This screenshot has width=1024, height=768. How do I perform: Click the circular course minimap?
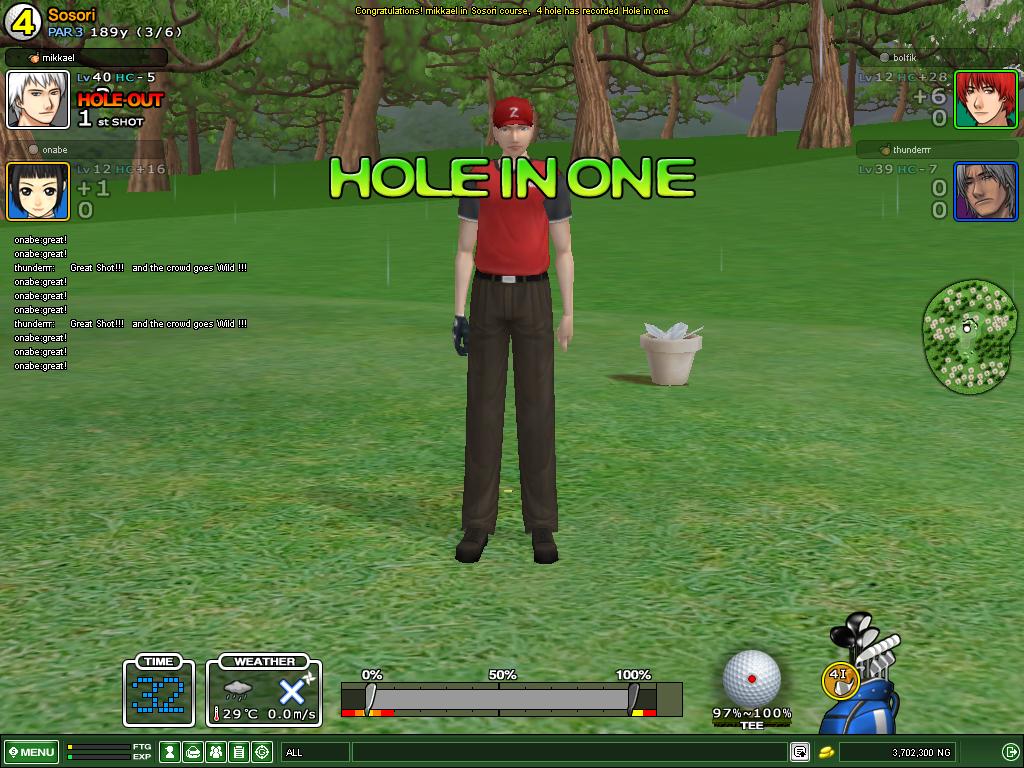968,335
